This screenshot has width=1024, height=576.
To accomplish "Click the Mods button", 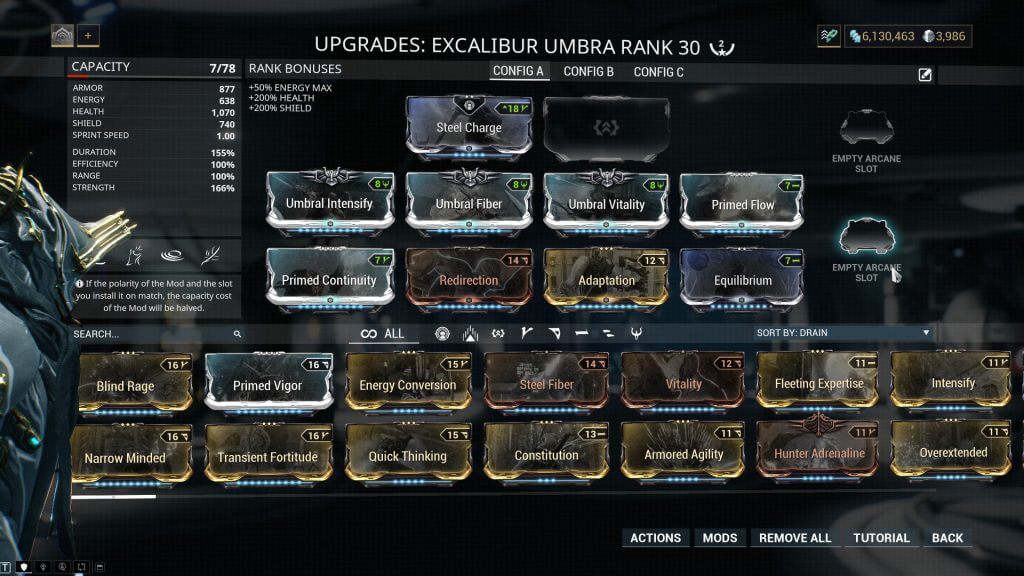I will tap(719, 538).
